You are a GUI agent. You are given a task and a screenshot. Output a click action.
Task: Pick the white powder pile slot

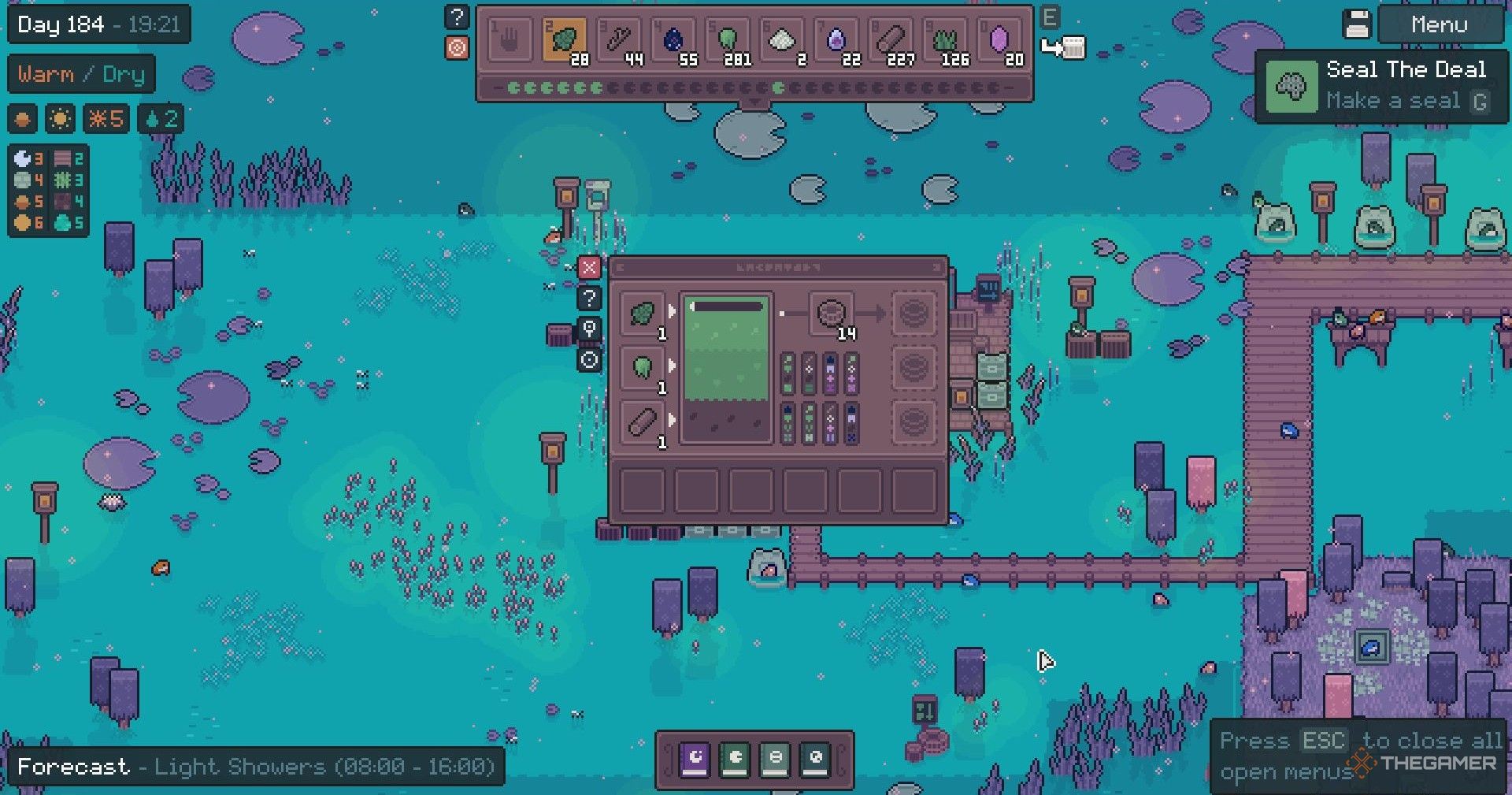coord(783,40)
